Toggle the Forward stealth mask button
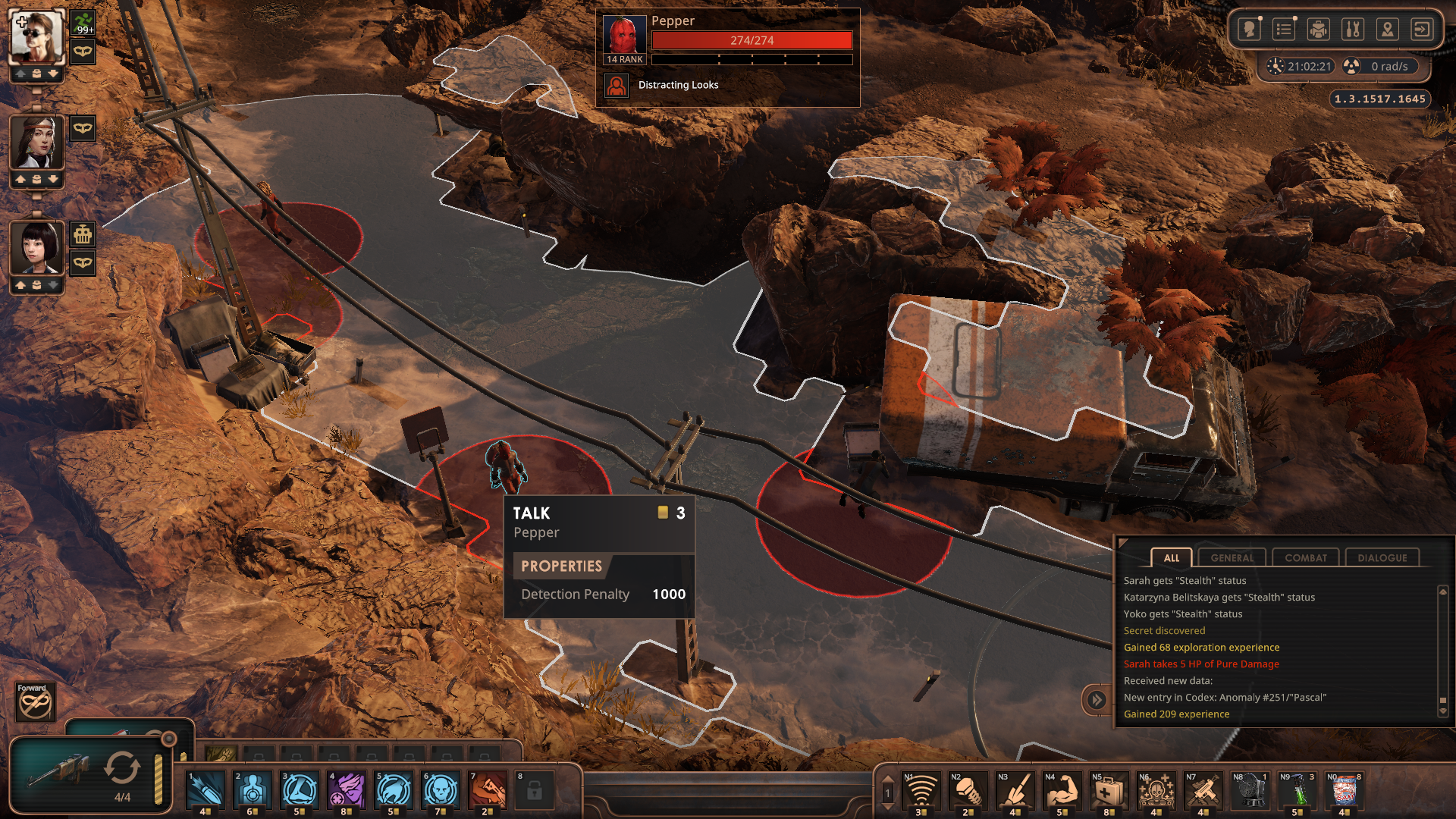 click(x=35, y=702)
